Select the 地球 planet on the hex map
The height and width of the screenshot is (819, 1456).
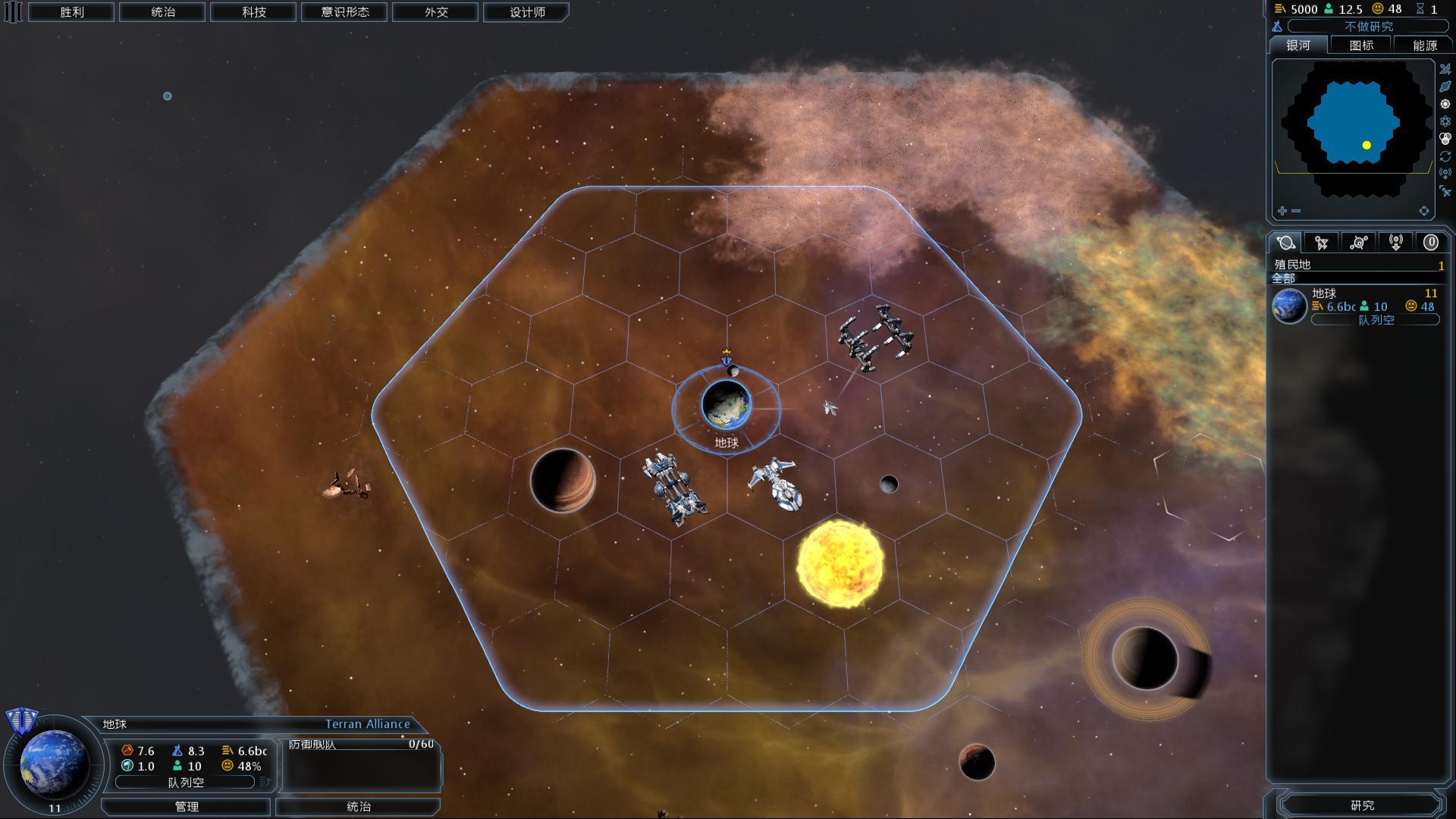pyautogui.click(x=726, y=405)
